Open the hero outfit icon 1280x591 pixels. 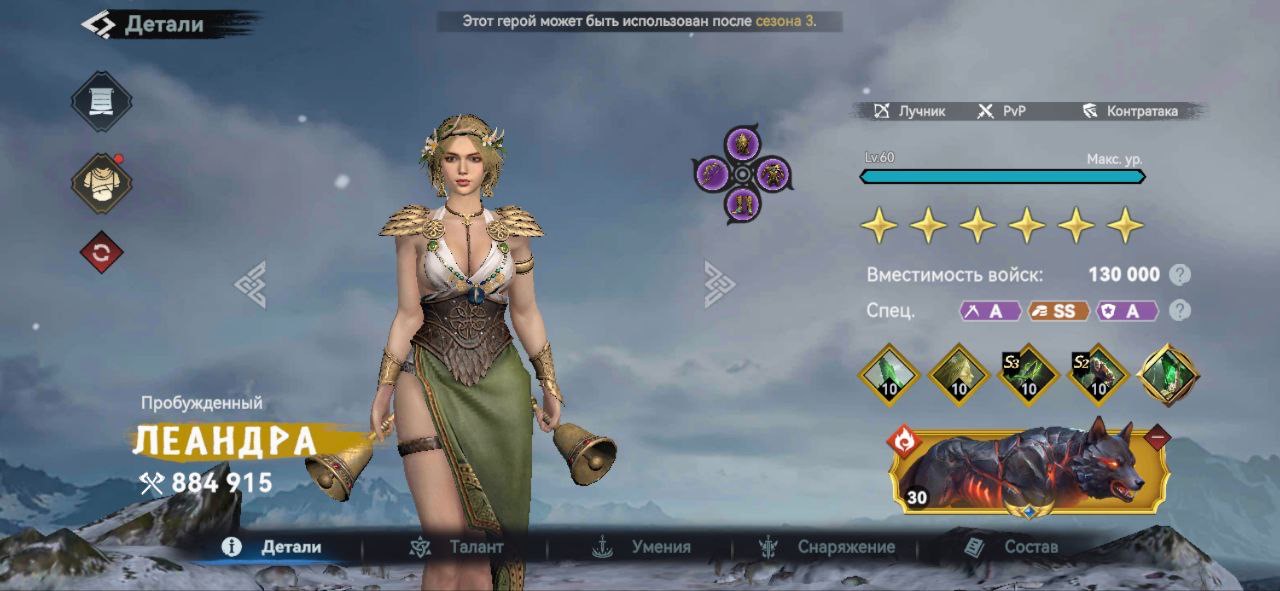tap(101, 183)
